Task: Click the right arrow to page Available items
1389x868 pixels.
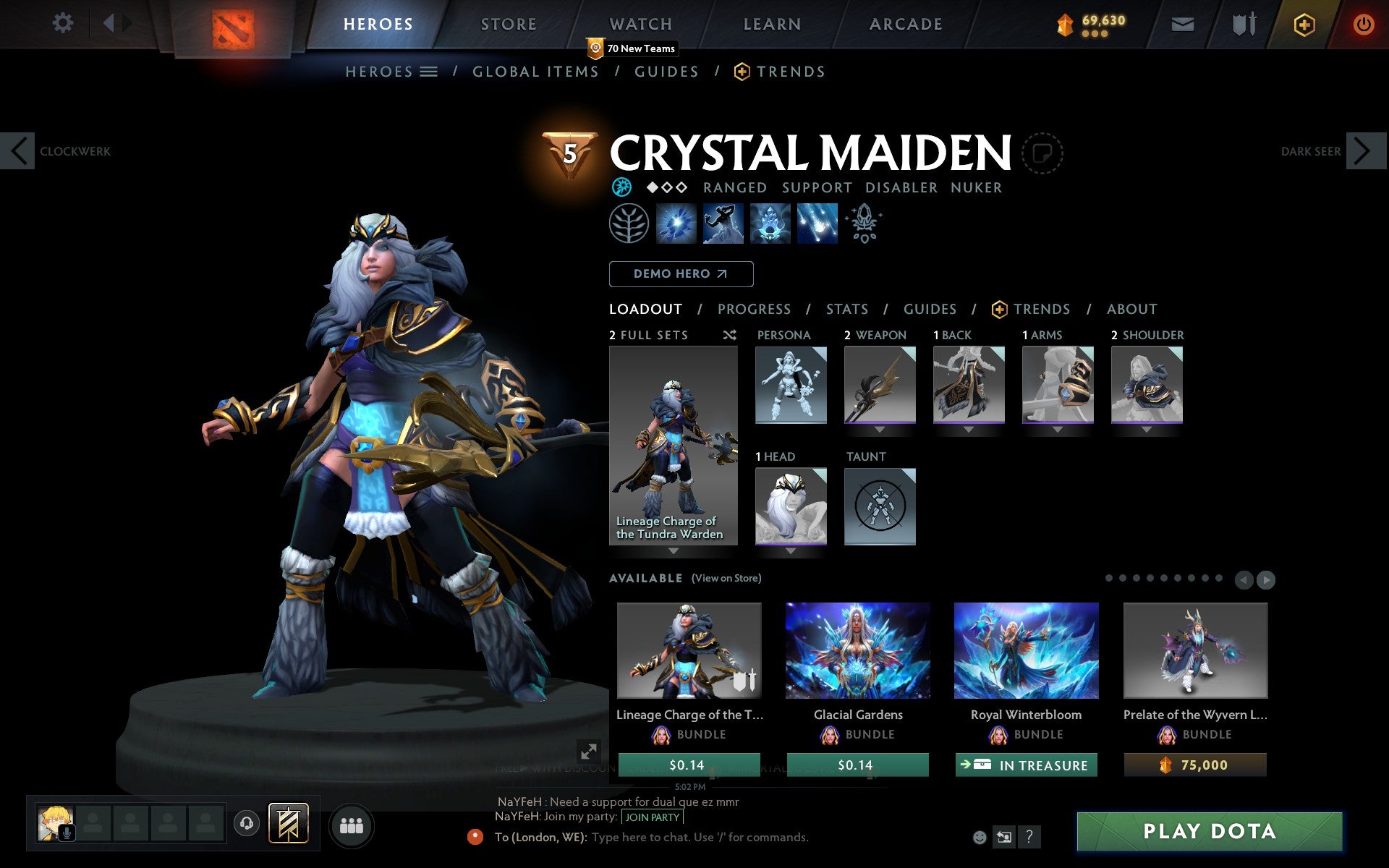Action: [1267, 579]
